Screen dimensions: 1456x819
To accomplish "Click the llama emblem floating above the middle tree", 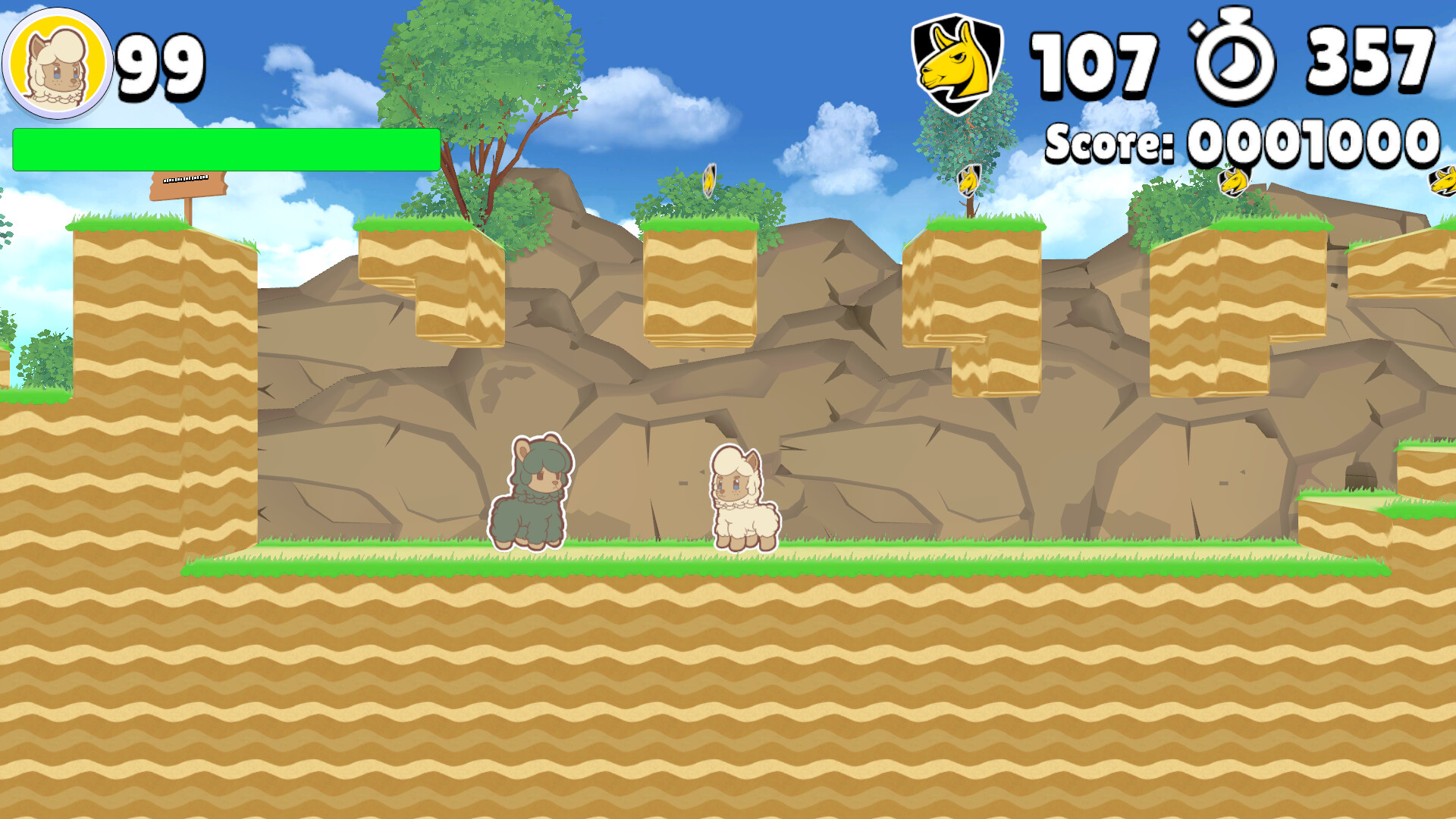I will pos(708,180).
